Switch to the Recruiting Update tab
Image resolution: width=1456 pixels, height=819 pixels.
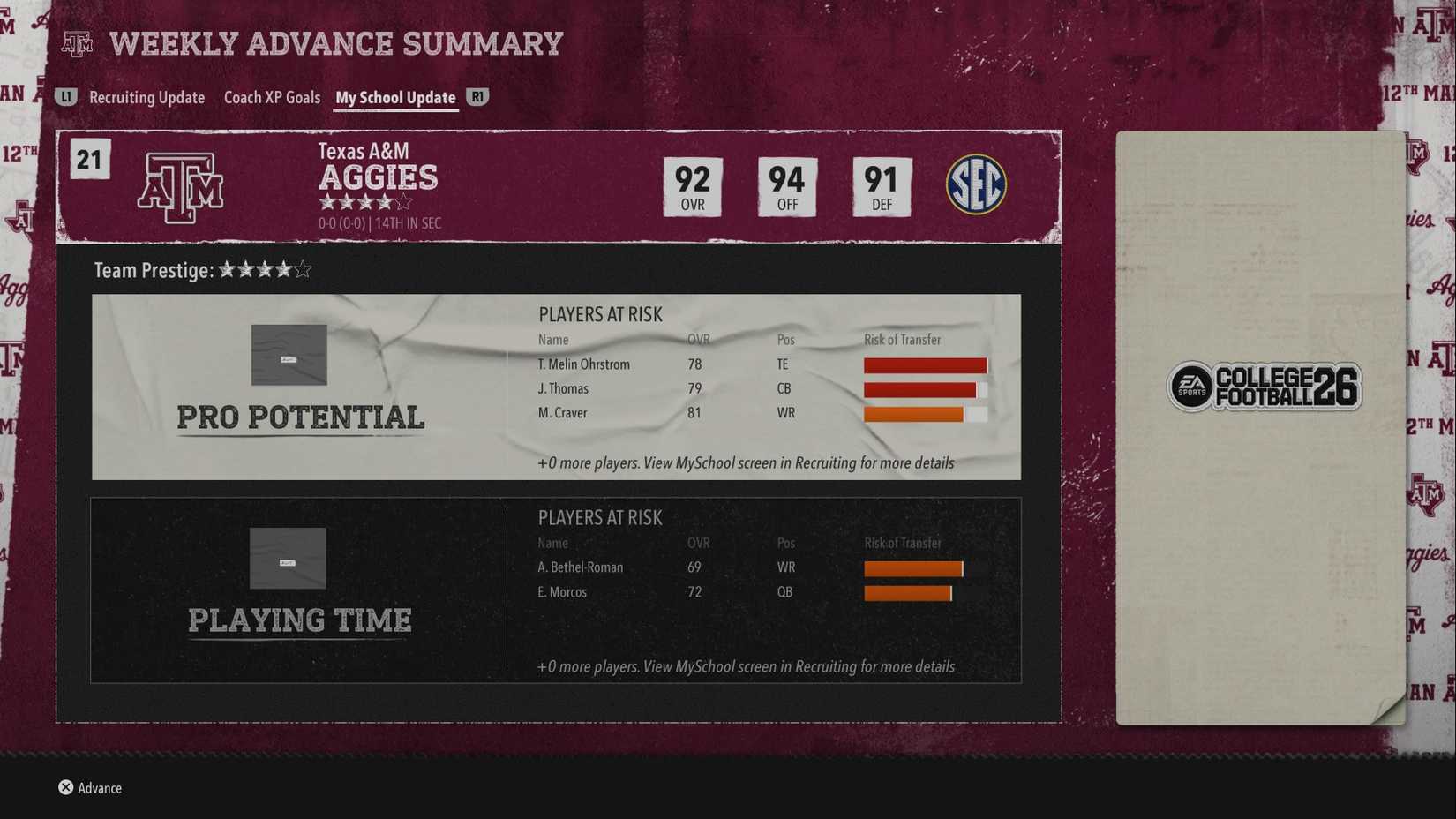point(146,98)
